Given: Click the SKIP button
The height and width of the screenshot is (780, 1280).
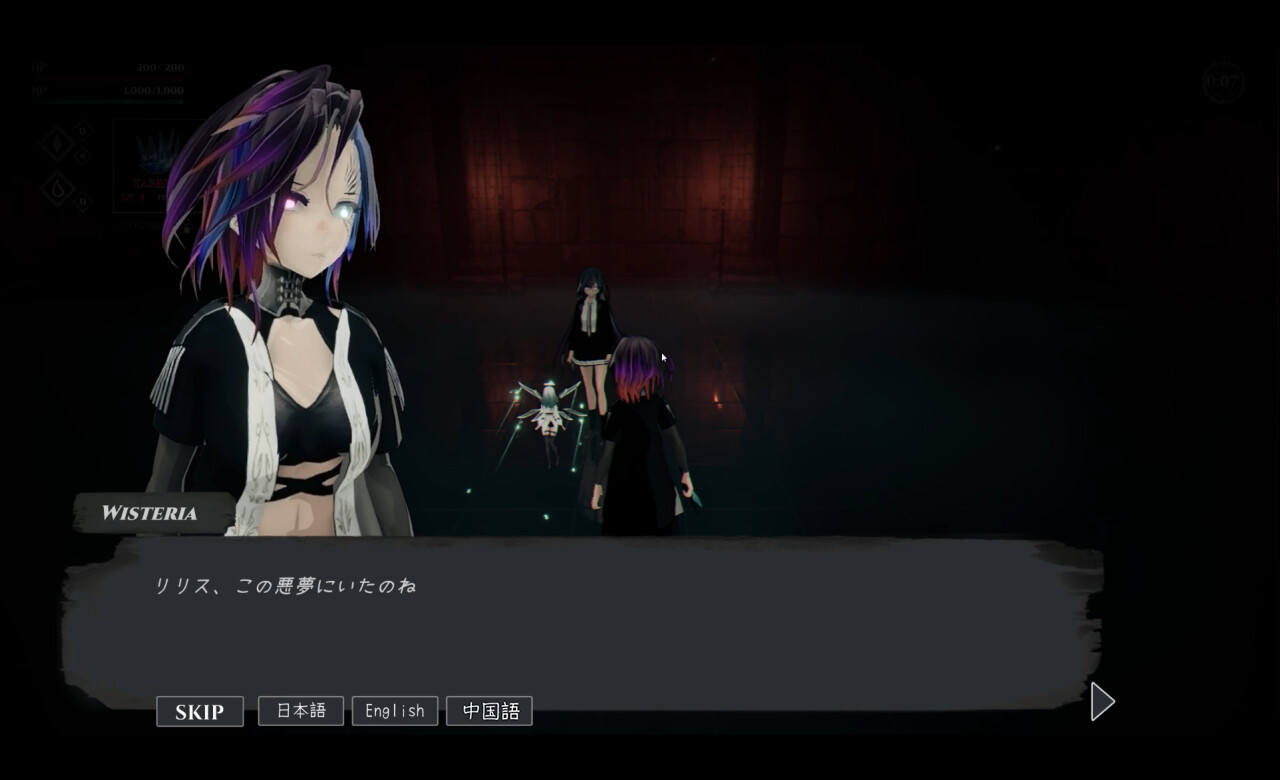Looking at the screenshot, I should point(199,711).
